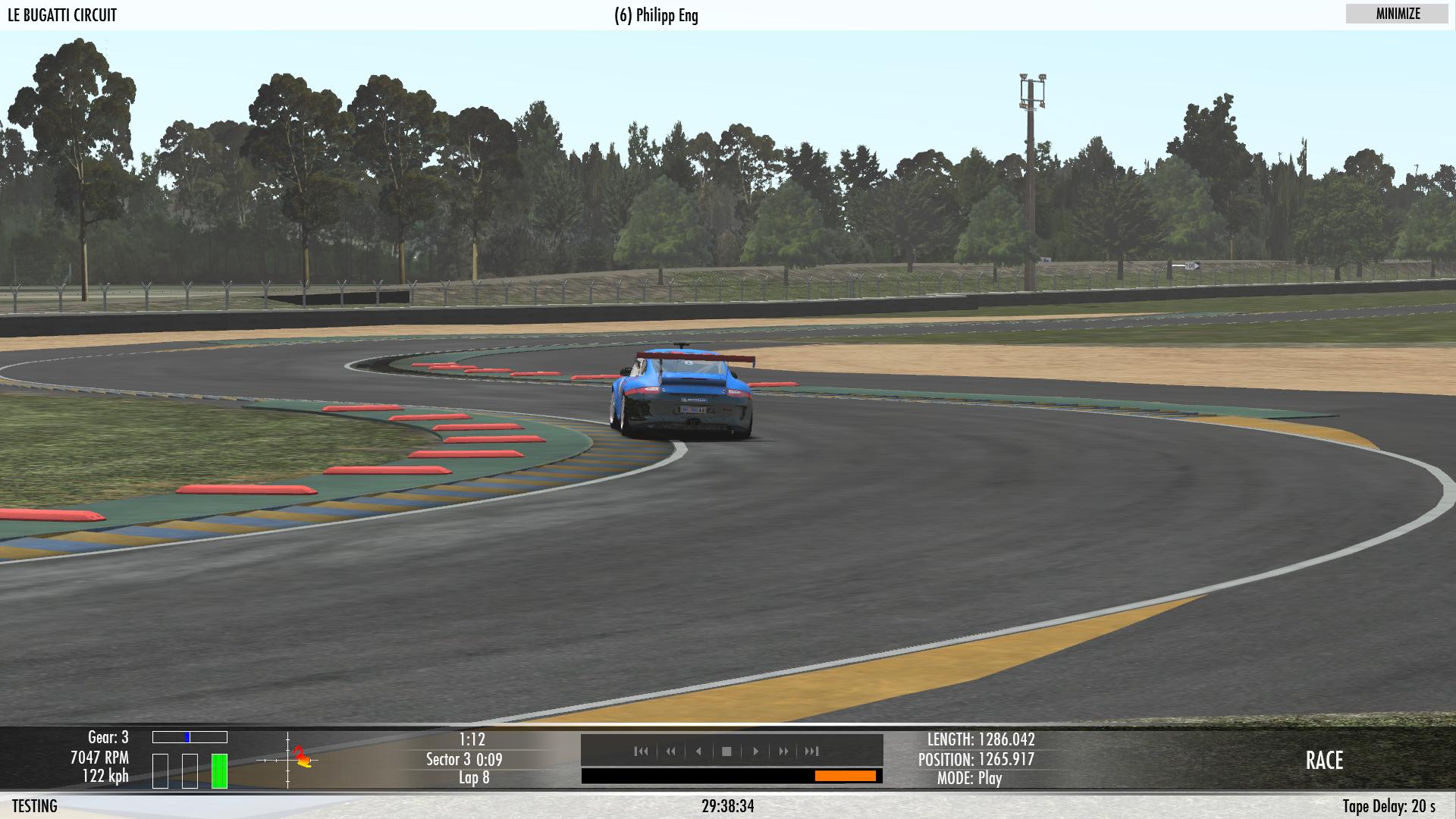
Task: Skip to the start of the replay
Action: tap(641, 752)
